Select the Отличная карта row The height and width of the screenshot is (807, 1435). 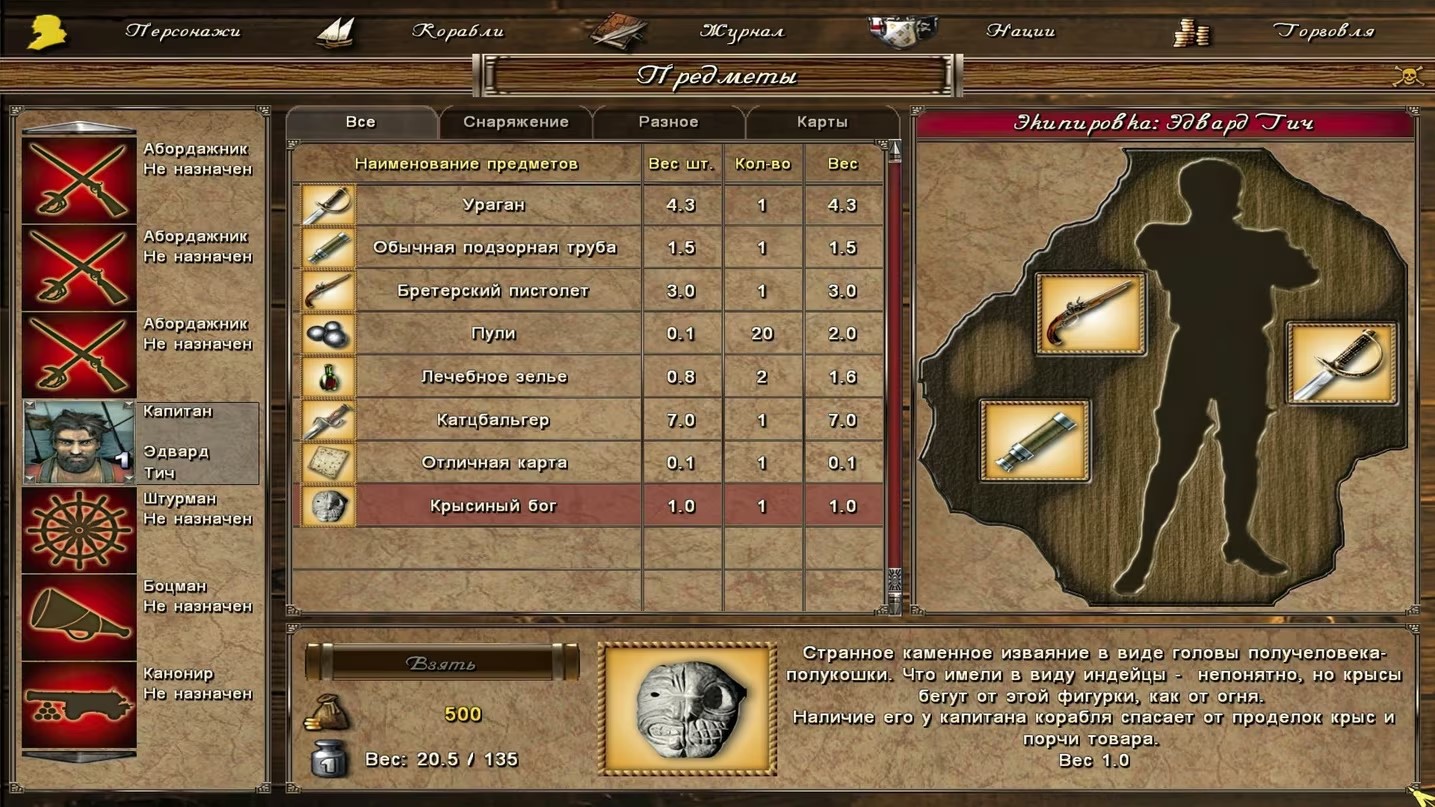coord(493,463)
